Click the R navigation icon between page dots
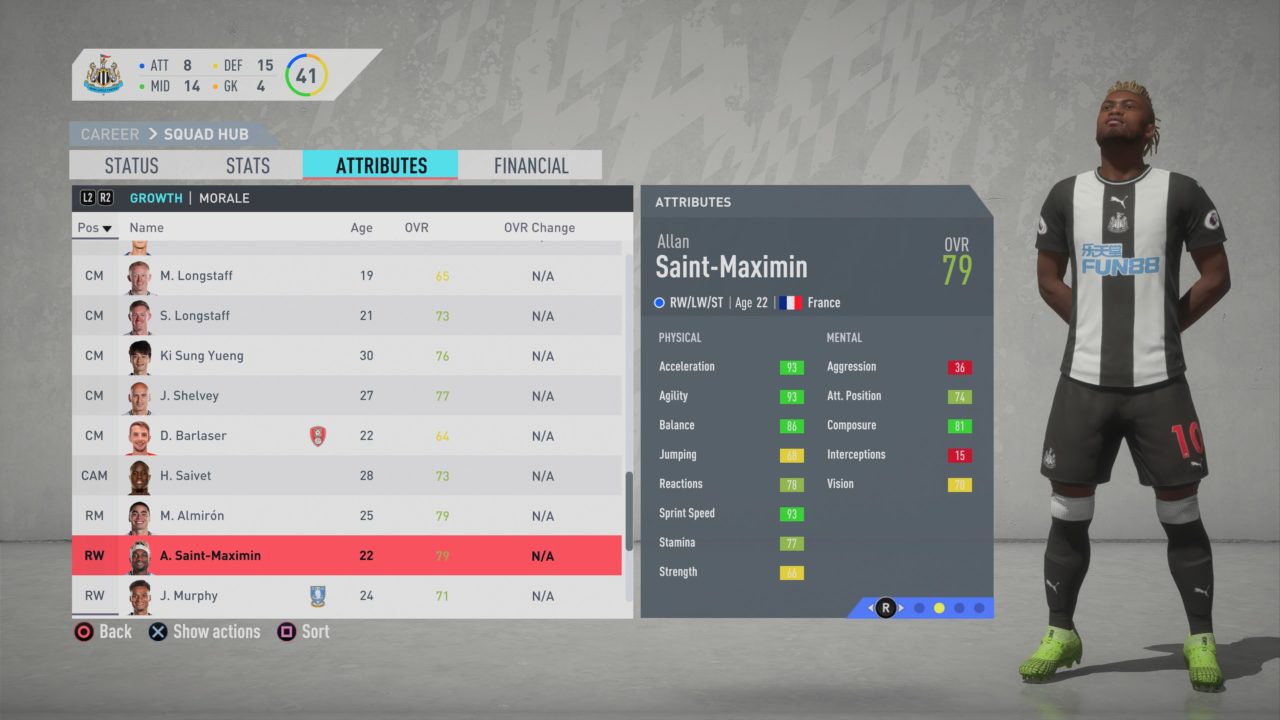 point(885,607)
